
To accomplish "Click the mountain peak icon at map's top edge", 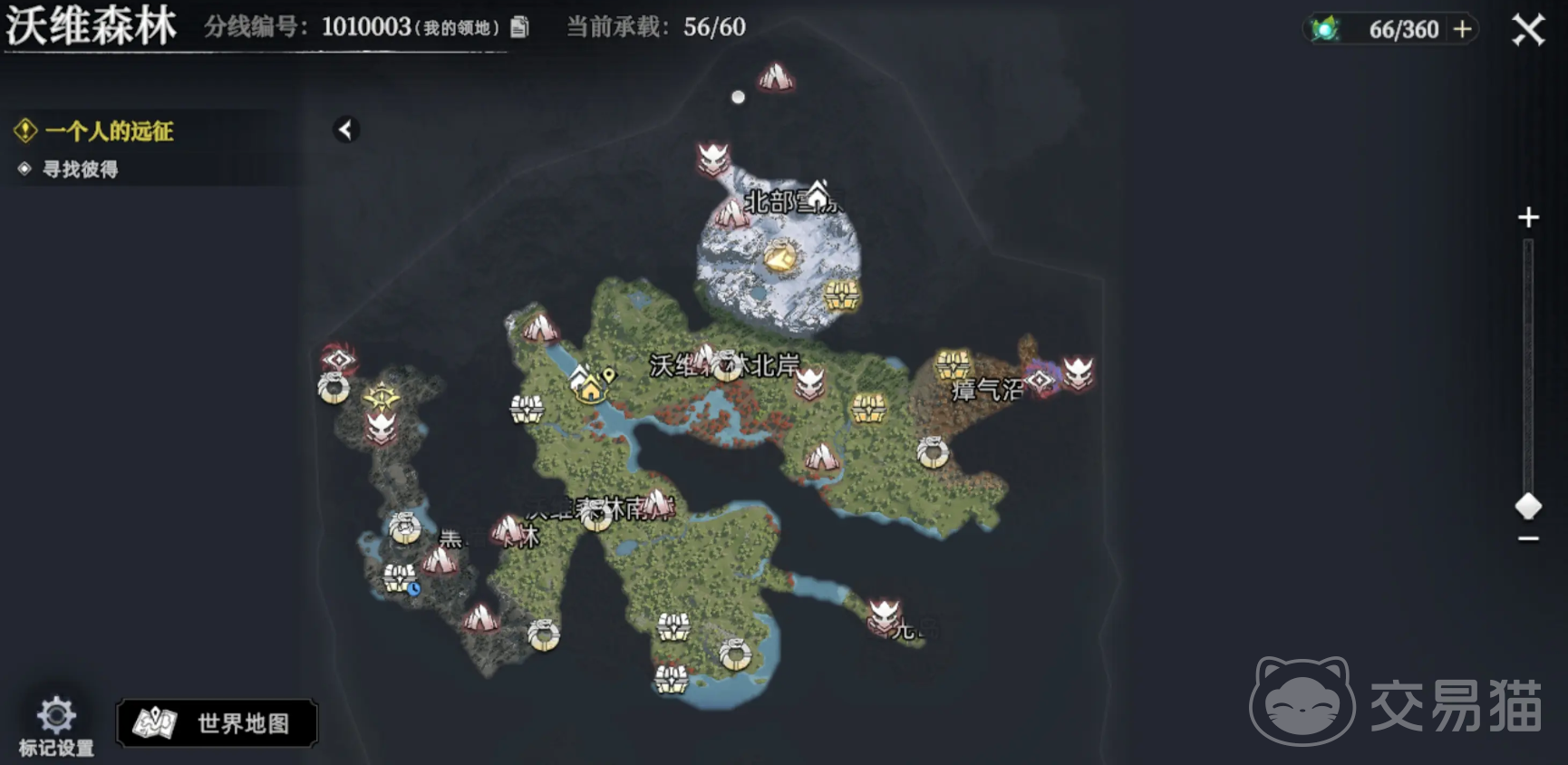I will tap(778, 75).
